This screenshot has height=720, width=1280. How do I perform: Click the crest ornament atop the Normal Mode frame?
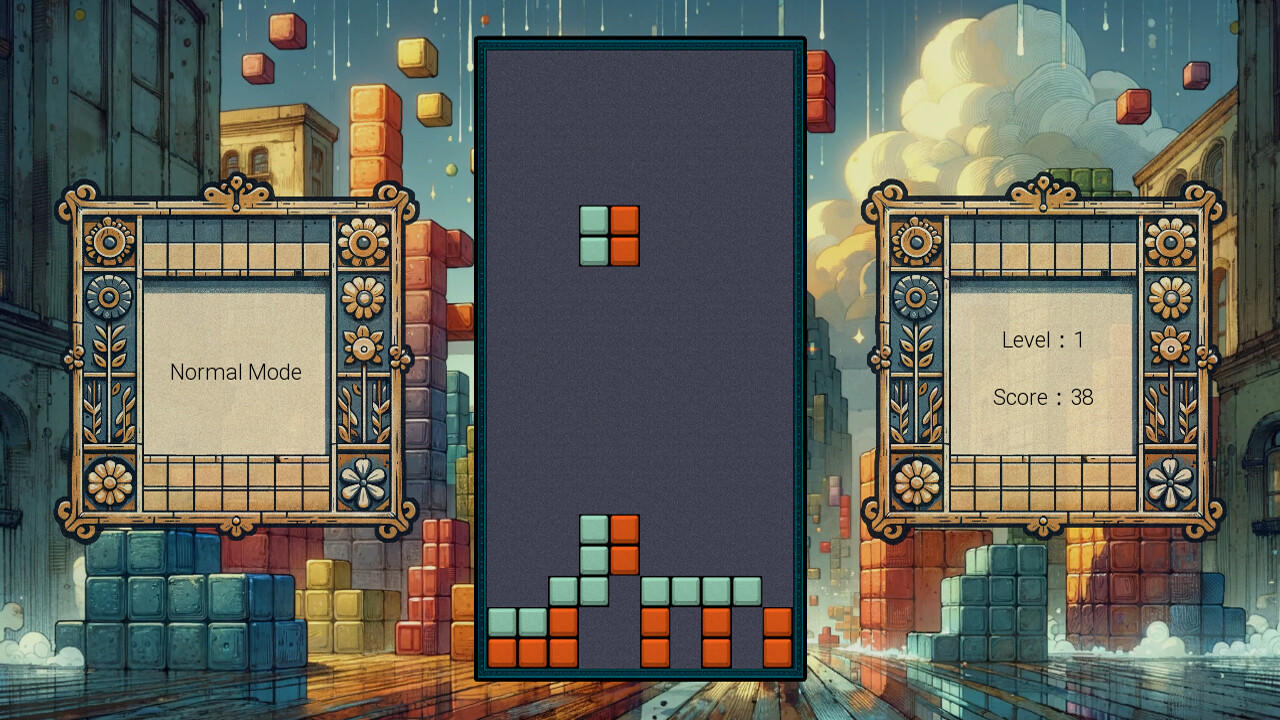click(x=237, y=190)
